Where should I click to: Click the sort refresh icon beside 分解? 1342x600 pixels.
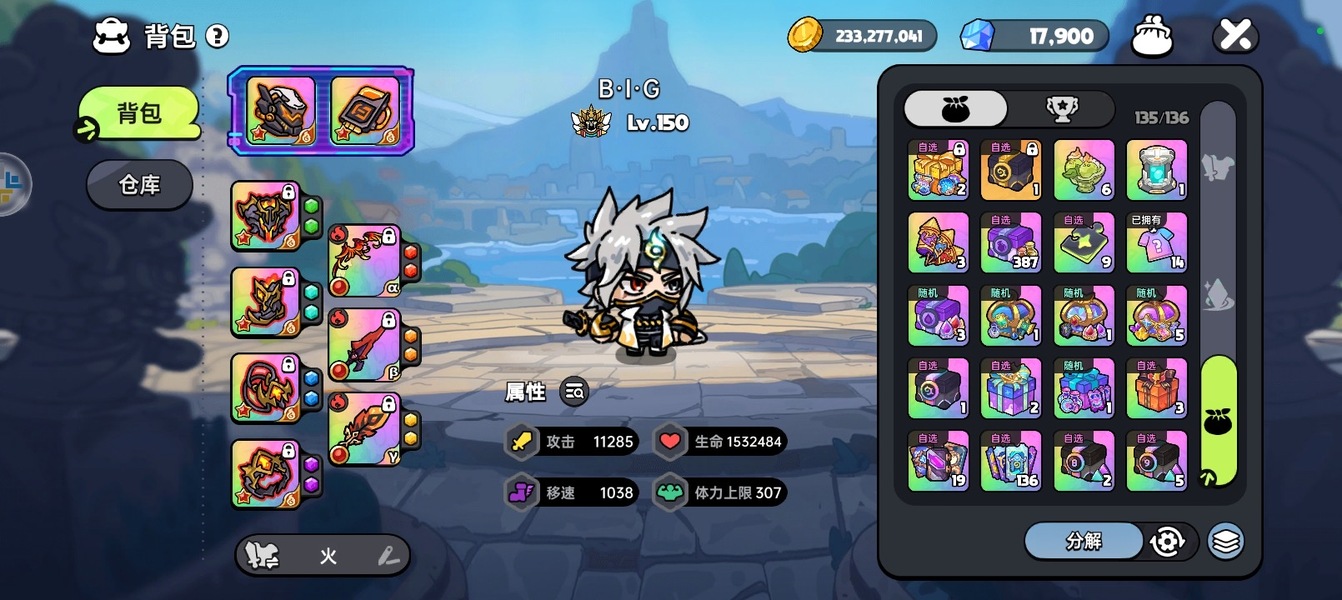(1167, 541)
